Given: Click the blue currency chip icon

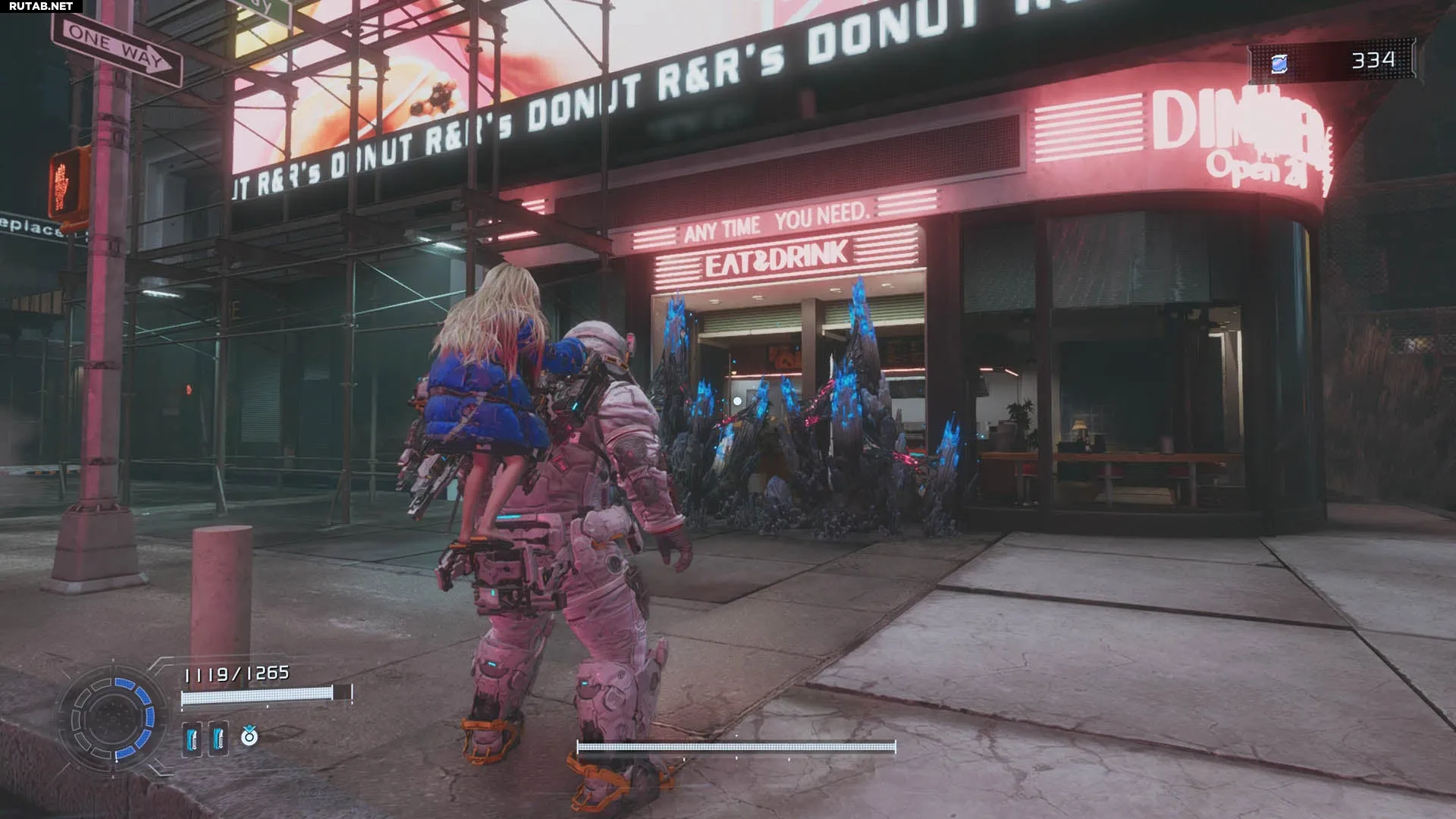Looking at the screenshot, I should (1279, 64).
